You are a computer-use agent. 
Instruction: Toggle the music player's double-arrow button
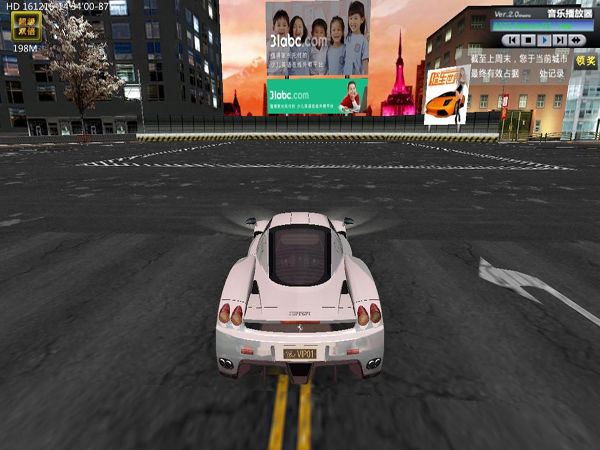pyautogui.click(x=576, y=40)
